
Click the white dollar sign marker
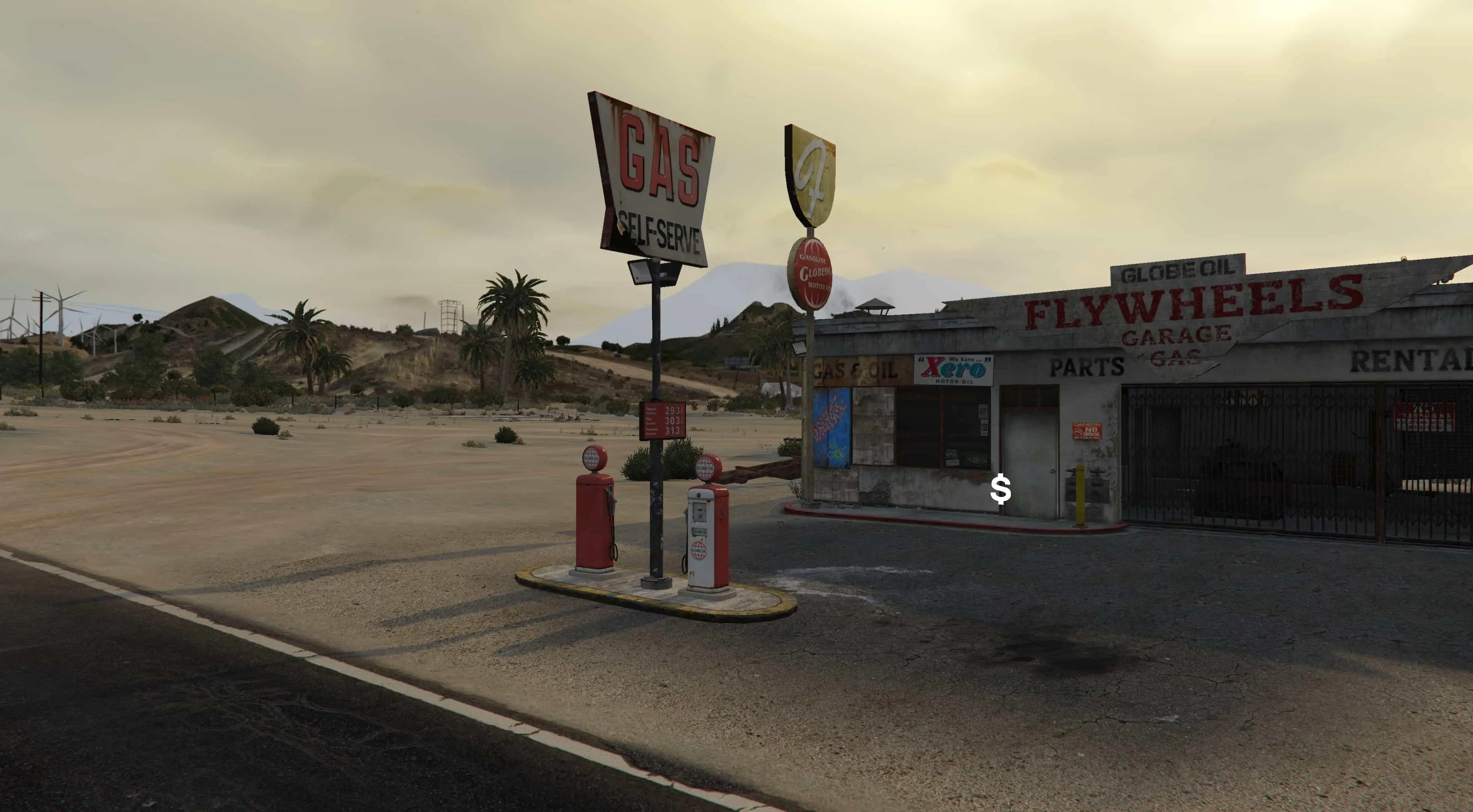tap(1000, 489)
